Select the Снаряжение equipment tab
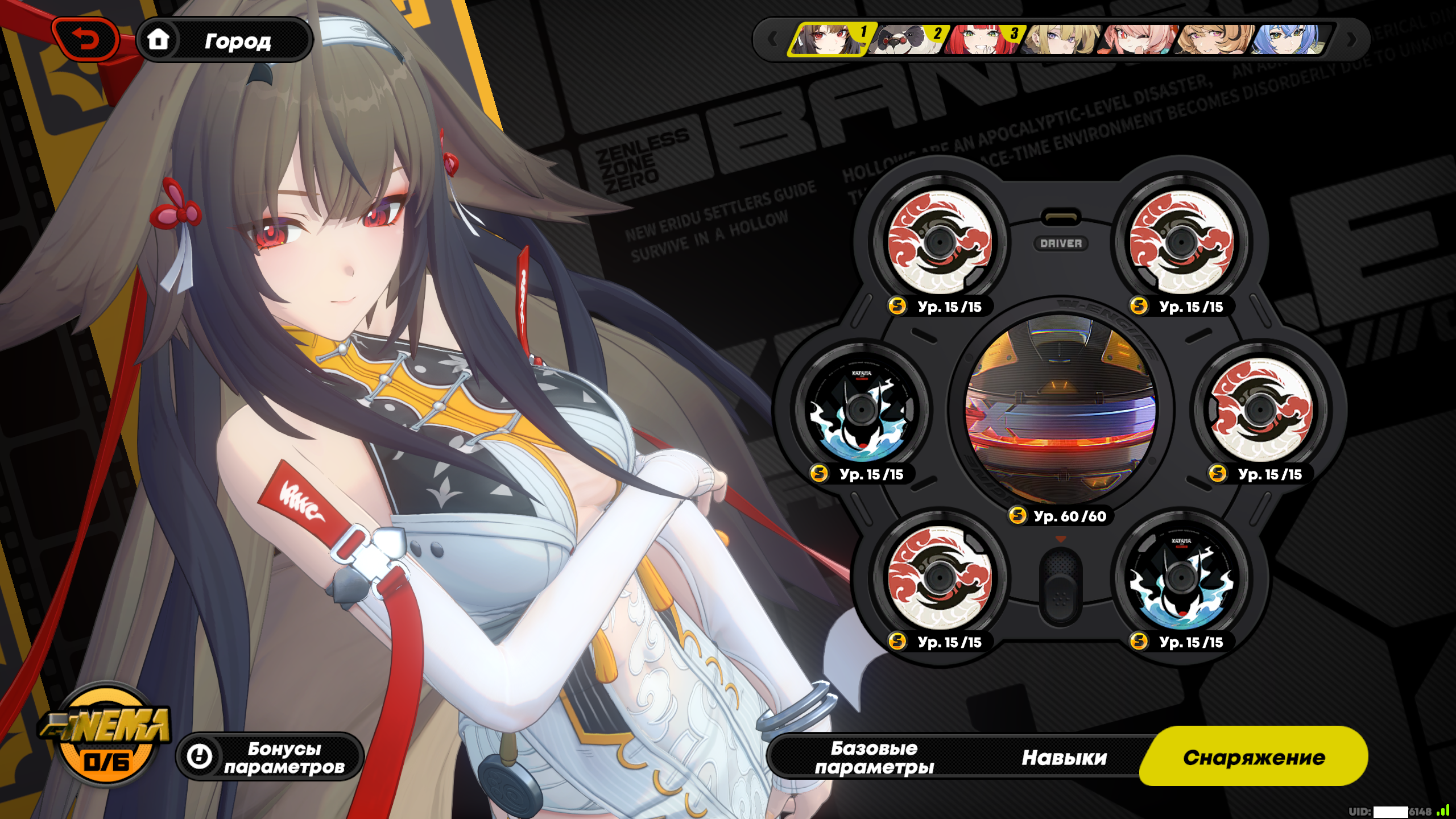The image size is (1456, 819). [1254, 756]
